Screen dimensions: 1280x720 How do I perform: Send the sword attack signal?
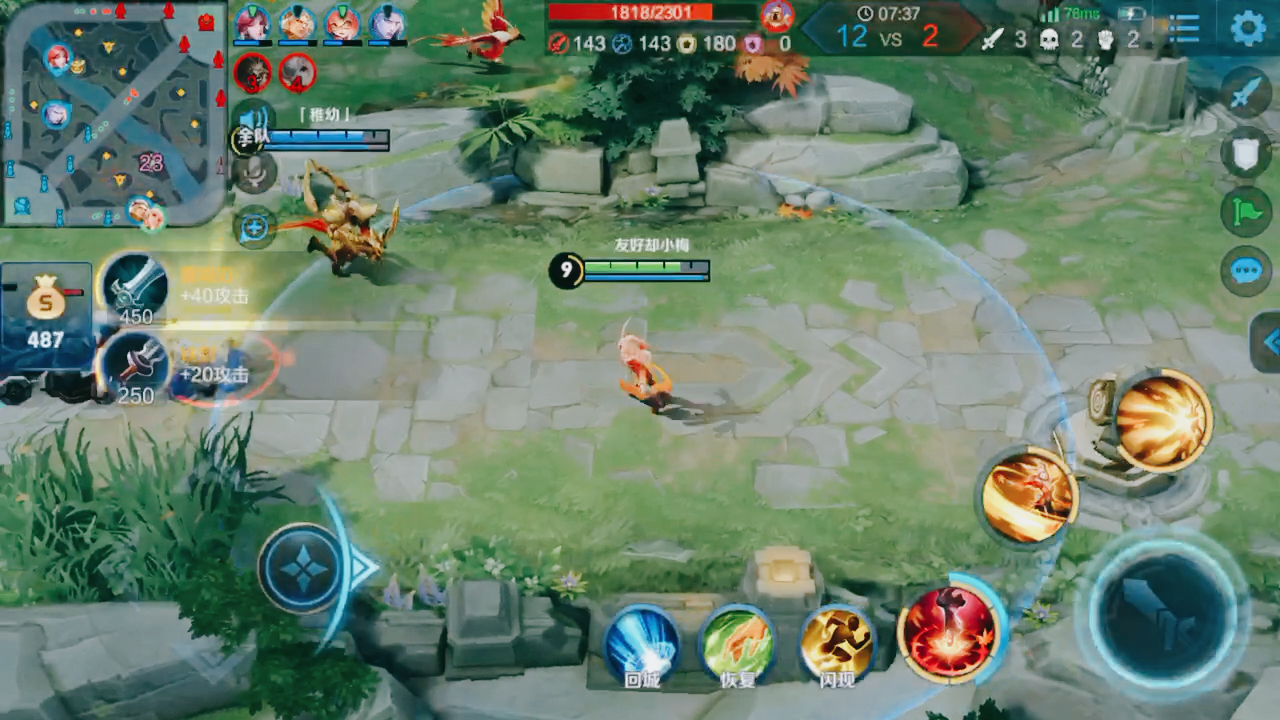(1246, 93)
